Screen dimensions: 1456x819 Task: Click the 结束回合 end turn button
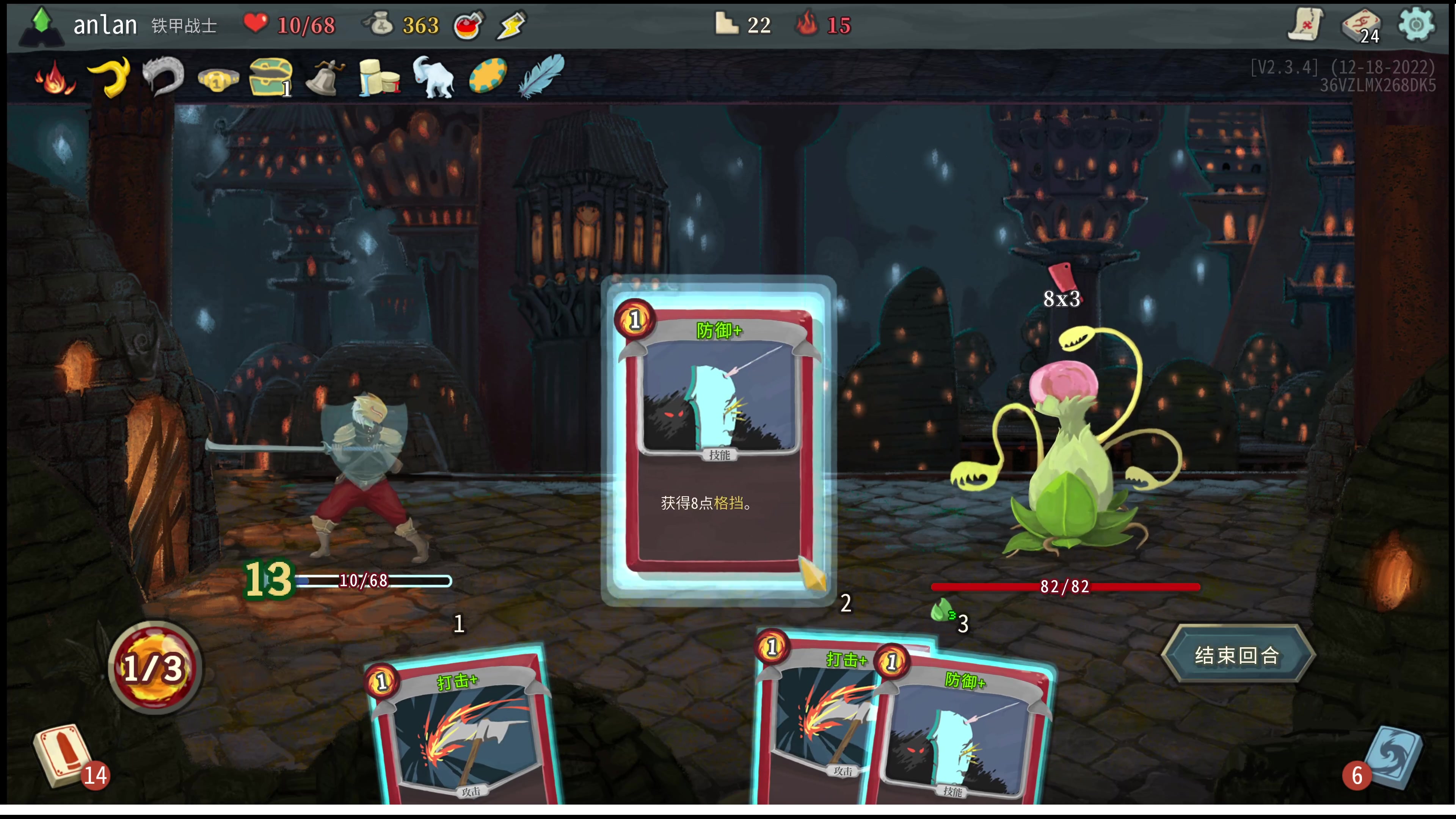pos(1237,655)
